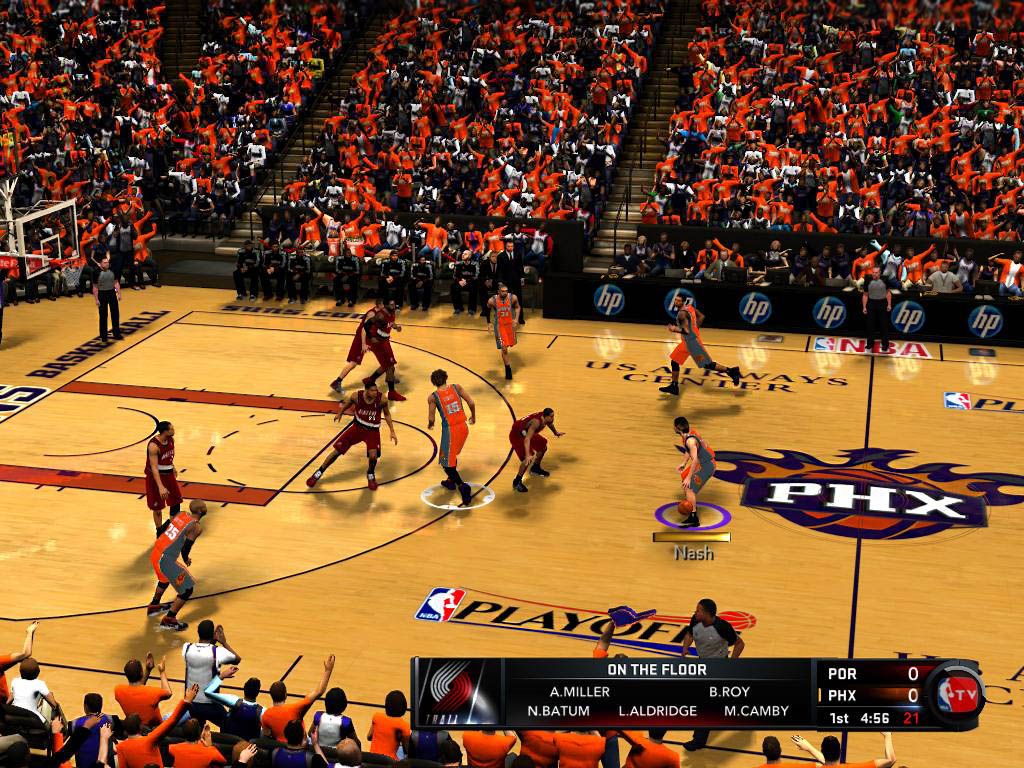Select N.BATUM in the lineup list

560,712
